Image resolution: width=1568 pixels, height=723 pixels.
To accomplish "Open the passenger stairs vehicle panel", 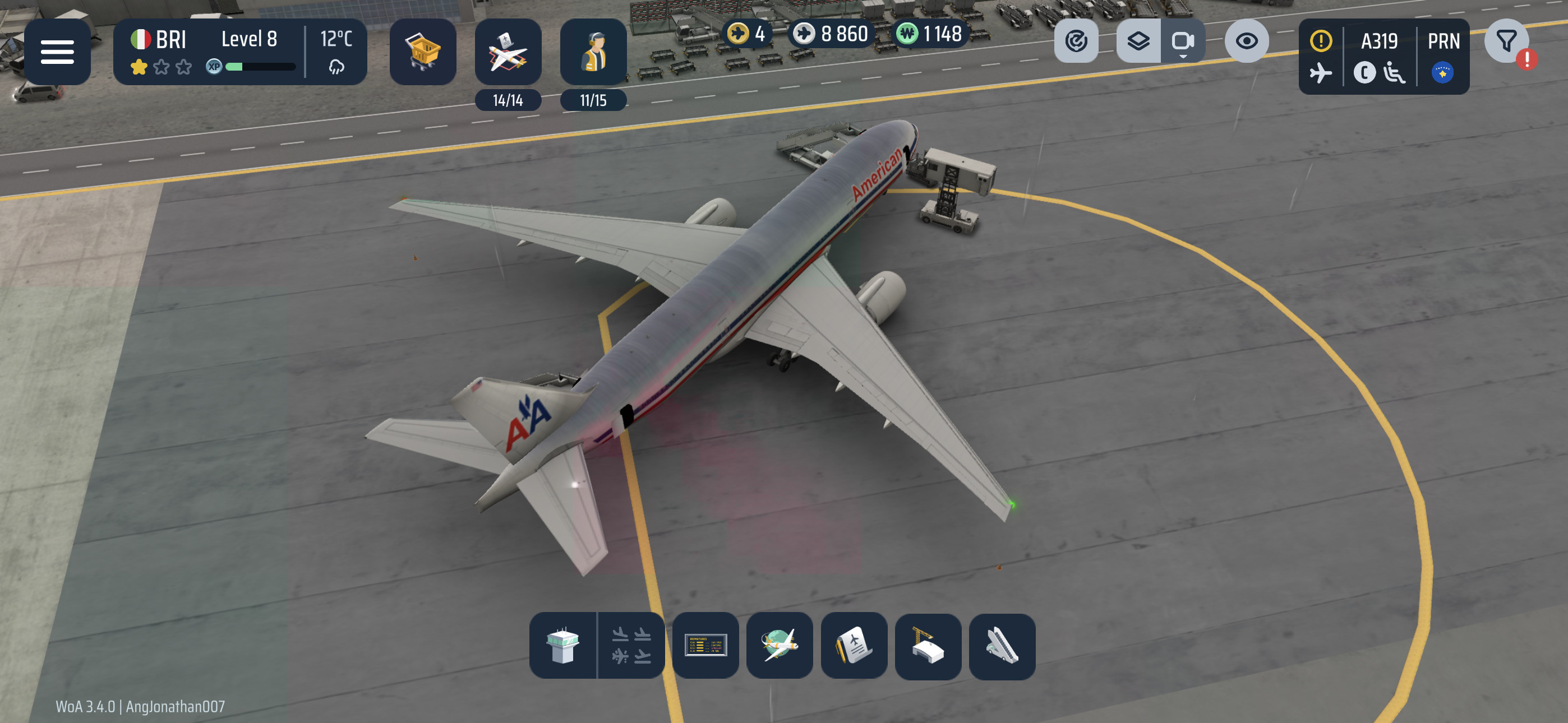I will [1001, 645].
